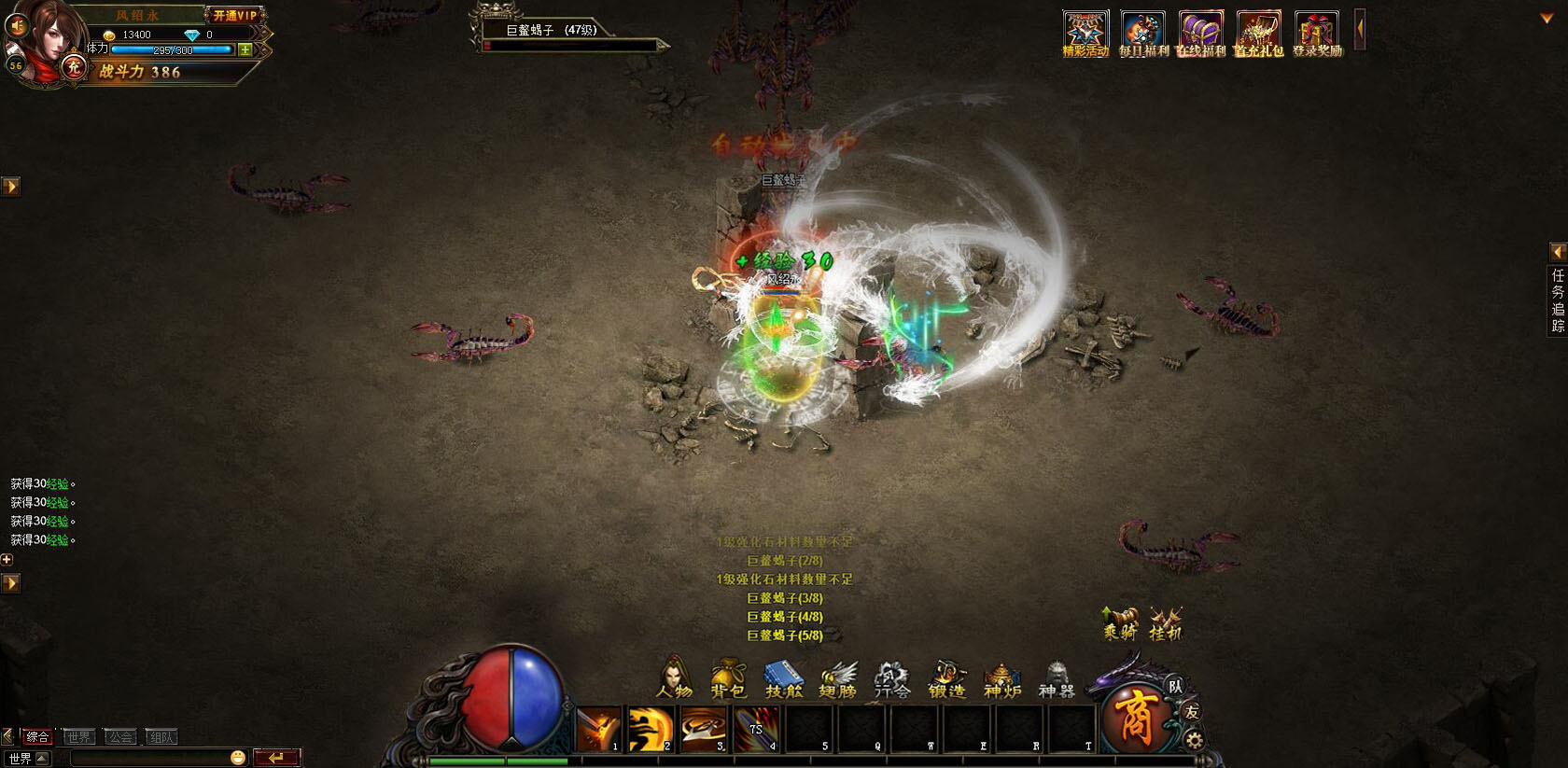
Task: Open the chat emoji picker
Action: coord(238,758)
